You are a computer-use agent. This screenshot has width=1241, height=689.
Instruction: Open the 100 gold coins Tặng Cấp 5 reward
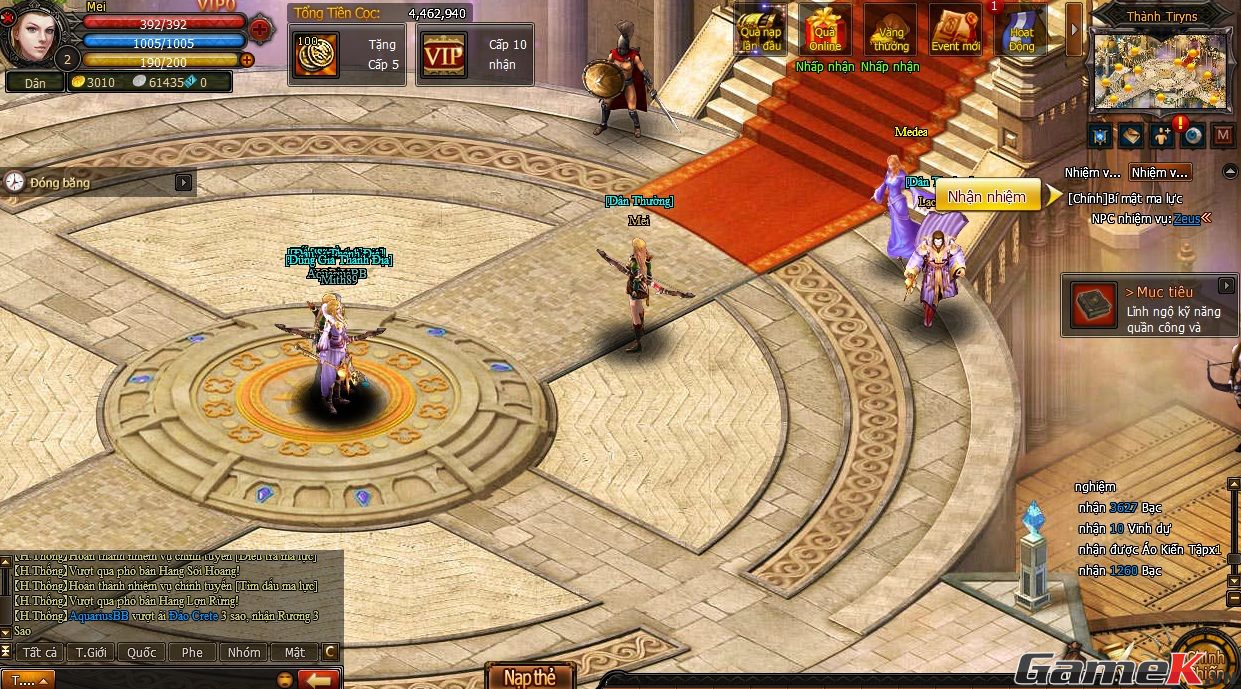pyautogui.click(x=346, y=55)
